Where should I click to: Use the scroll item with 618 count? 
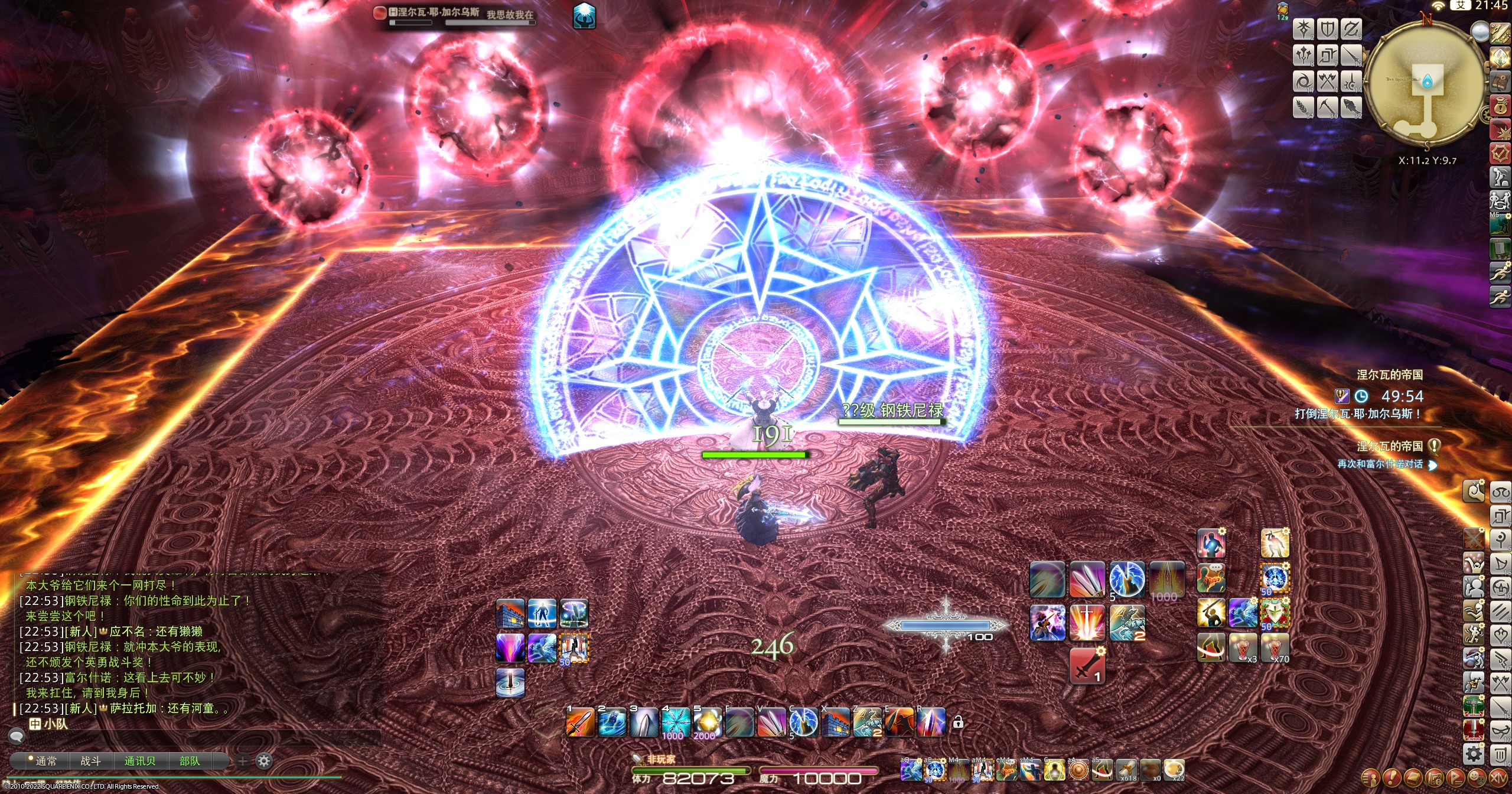pyautogui.click(x=1126, y=770)
